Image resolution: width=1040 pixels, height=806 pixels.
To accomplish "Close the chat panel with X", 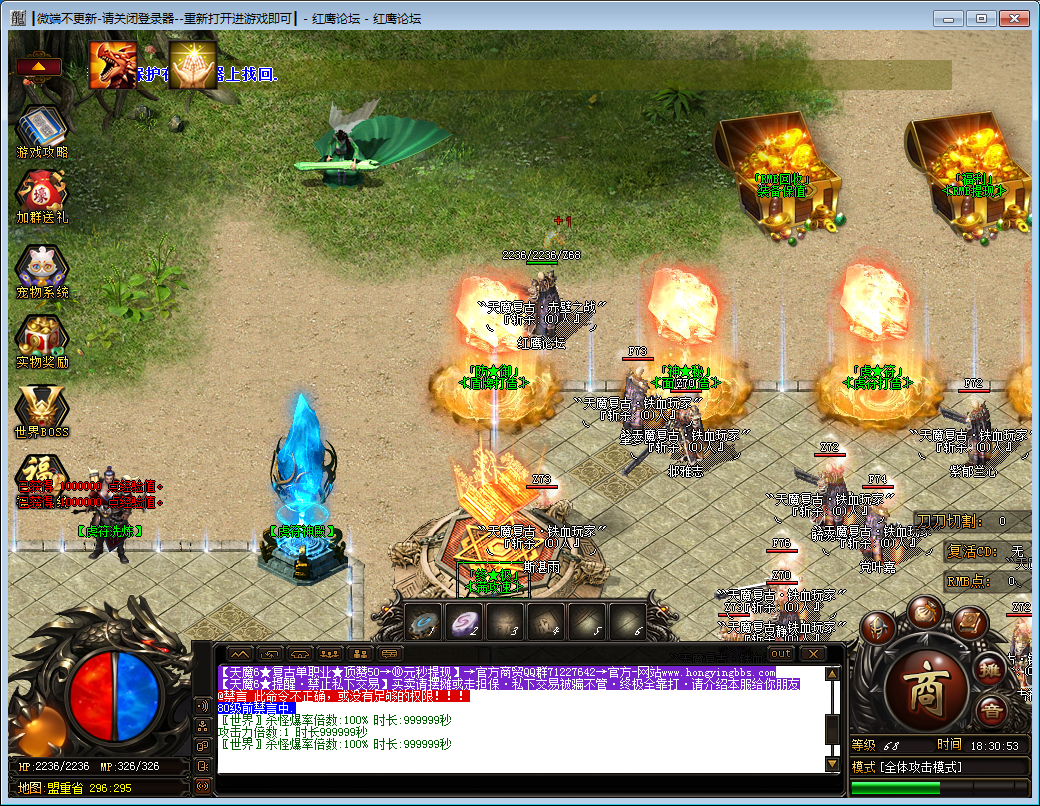I will coord(812,654).
